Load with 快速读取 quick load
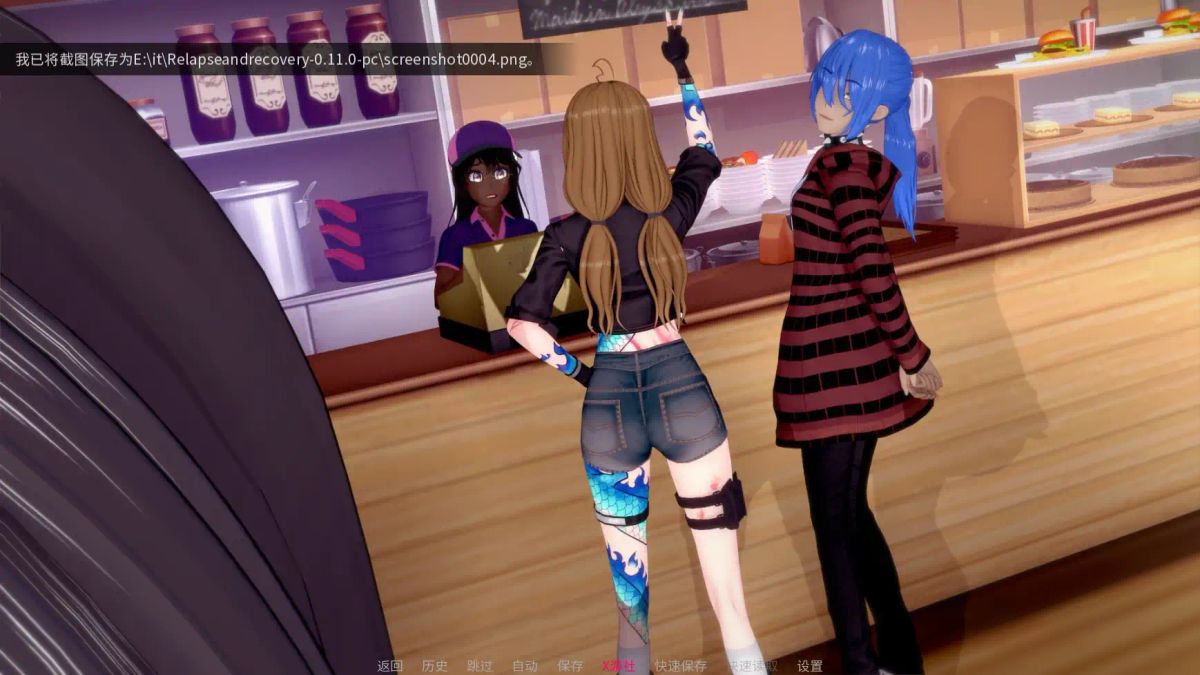This screenshot has height=675, width=1200. tap(752, 666)
